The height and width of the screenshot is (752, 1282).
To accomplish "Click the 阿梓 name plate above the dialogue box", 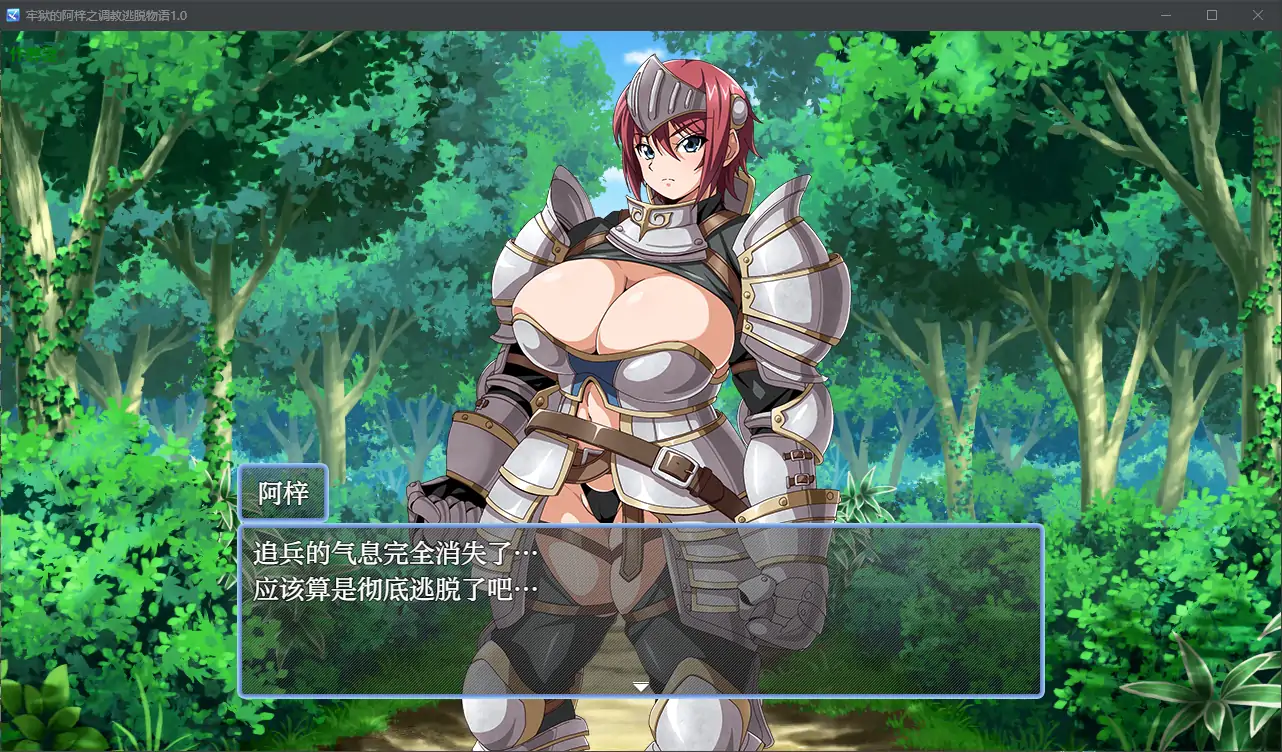I will tap(284, 491).
